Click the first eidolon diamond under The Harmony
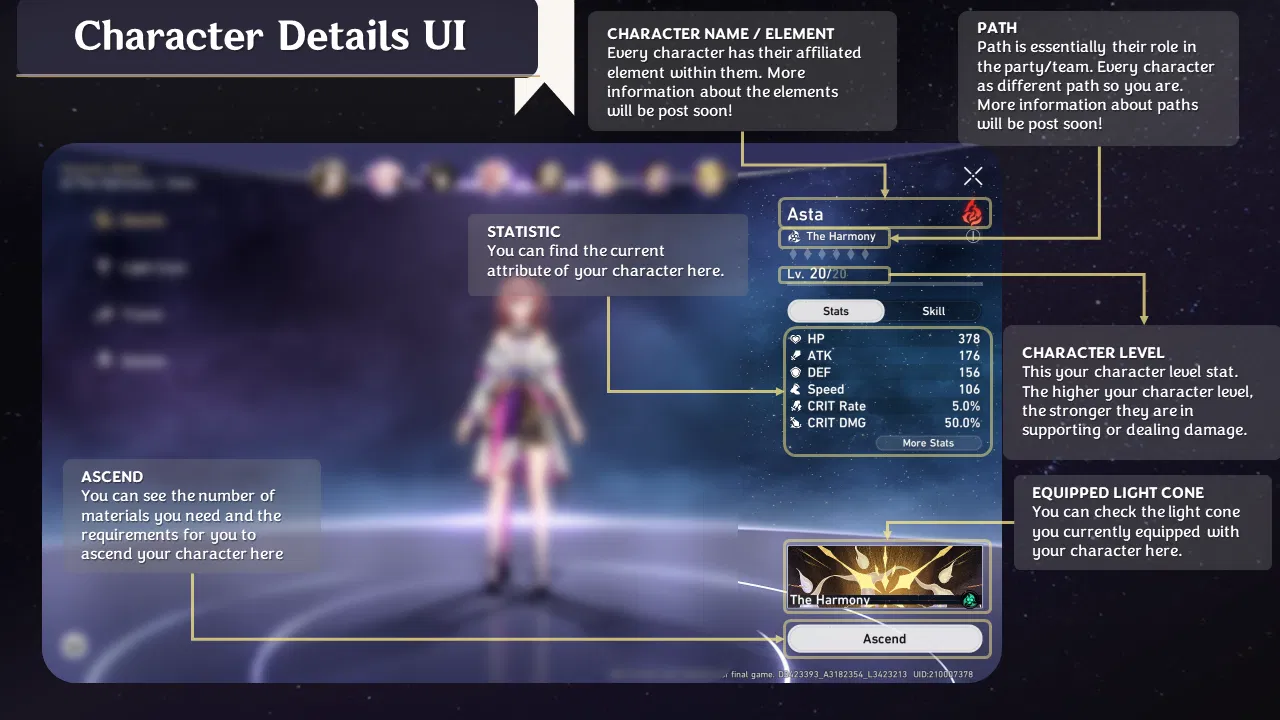The width and height of the screenshot is (1280, 720). tap(795, 255)
